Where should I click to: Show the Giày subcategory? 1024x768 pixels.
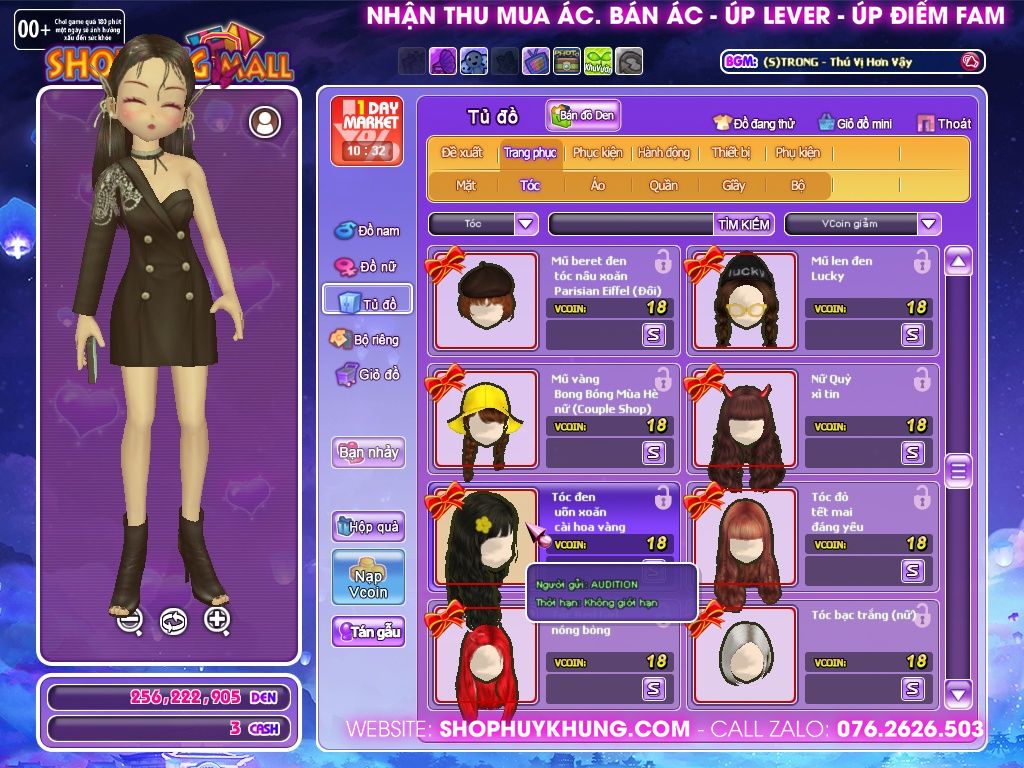pos(734,185)
